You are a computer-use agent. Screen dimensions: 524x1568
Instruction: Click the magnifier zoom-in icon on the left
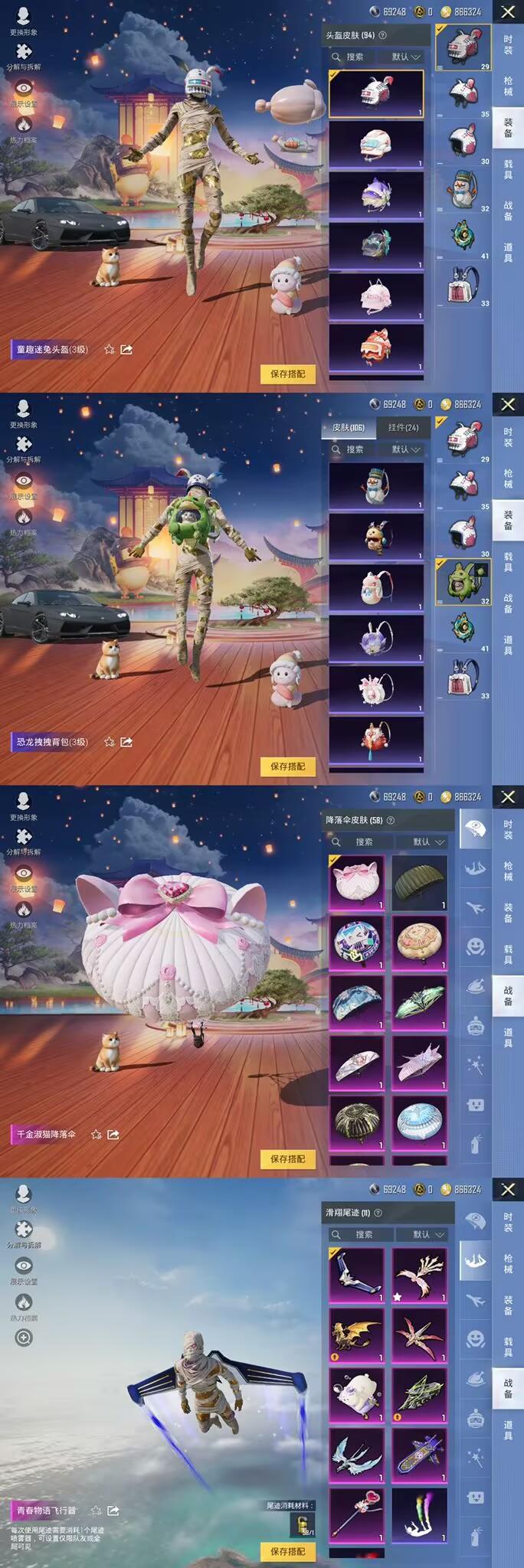(x=24, y=1338)
